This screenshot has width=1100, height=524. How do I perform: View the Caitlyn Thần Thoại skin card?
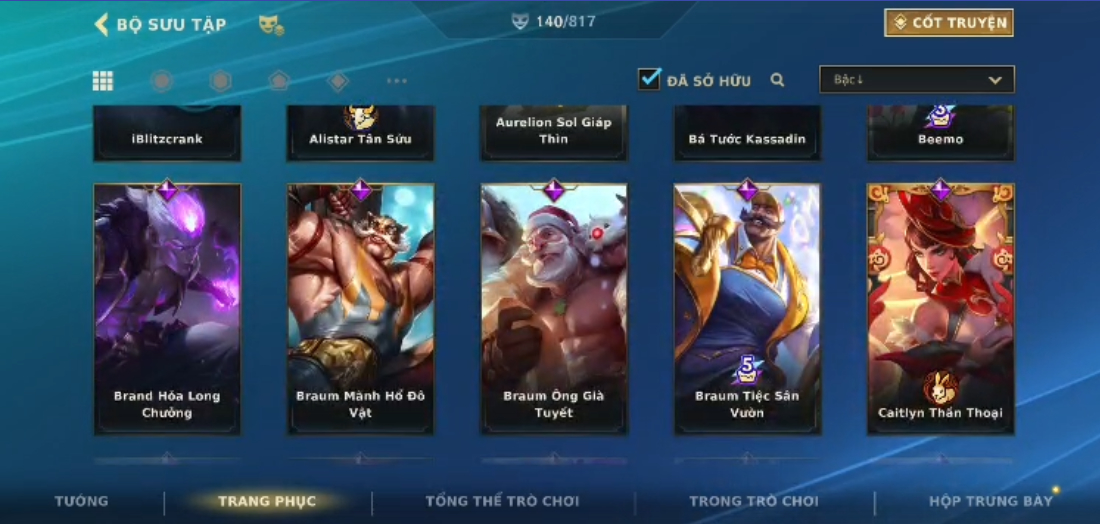click(940, 308)
